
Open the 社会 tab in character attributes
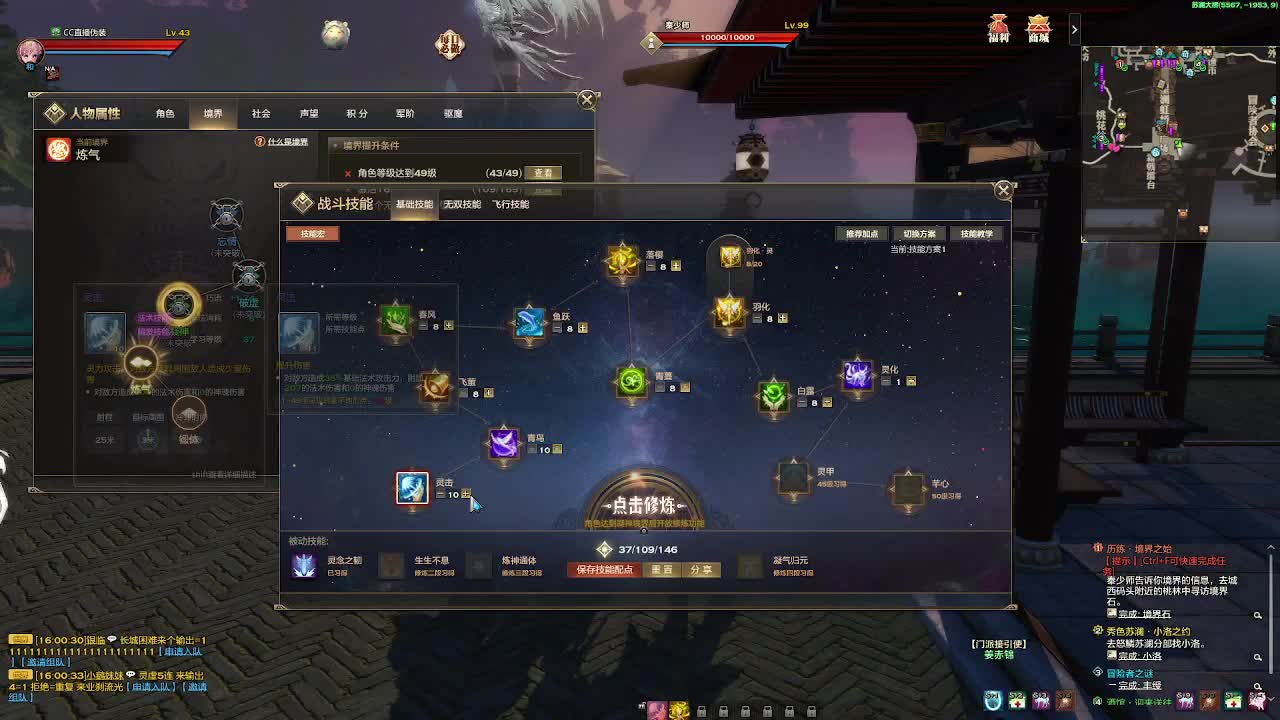[261, 113]
